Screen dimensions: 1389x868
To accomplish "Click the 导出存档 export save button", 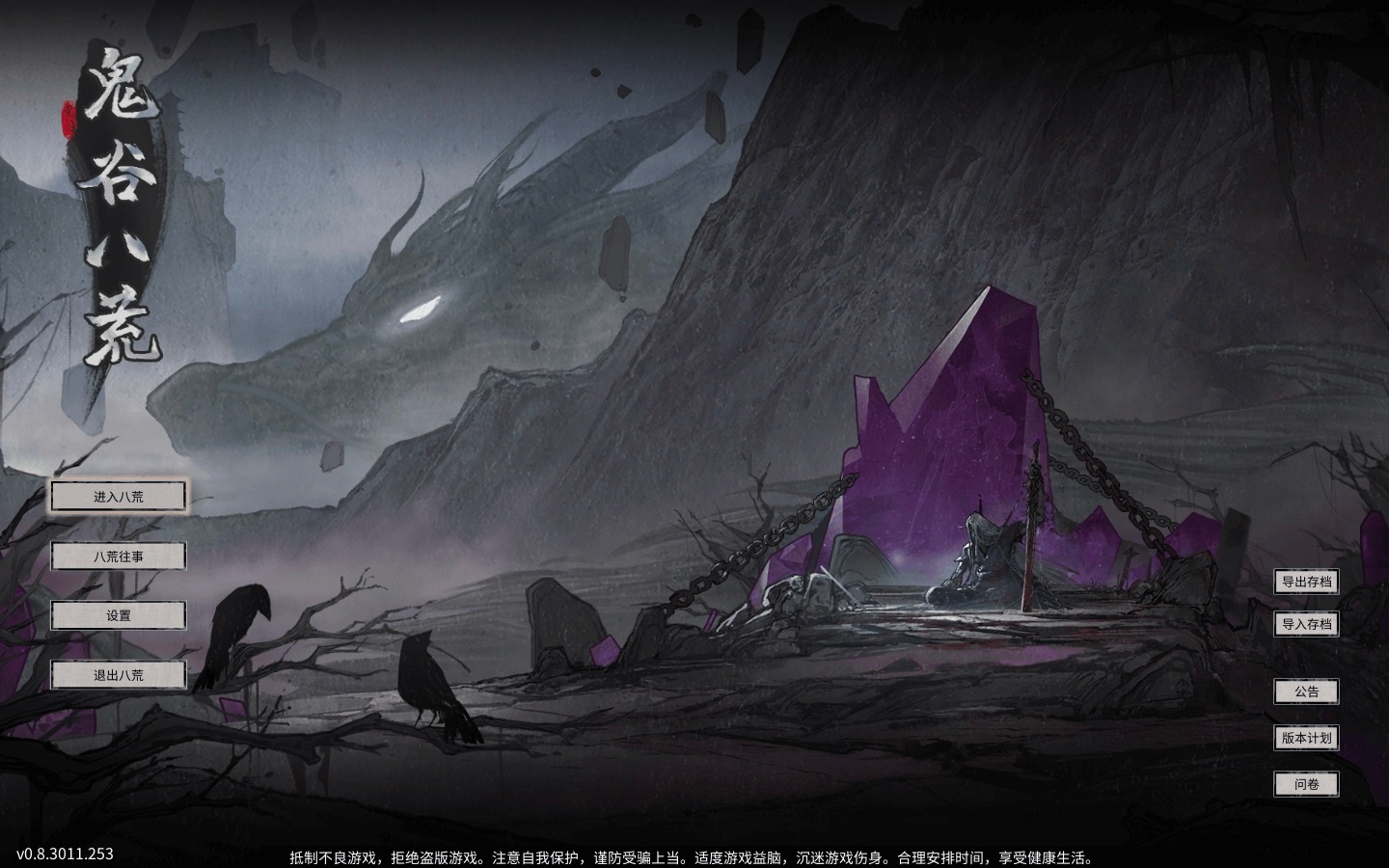I will [x=1306, y=582].
